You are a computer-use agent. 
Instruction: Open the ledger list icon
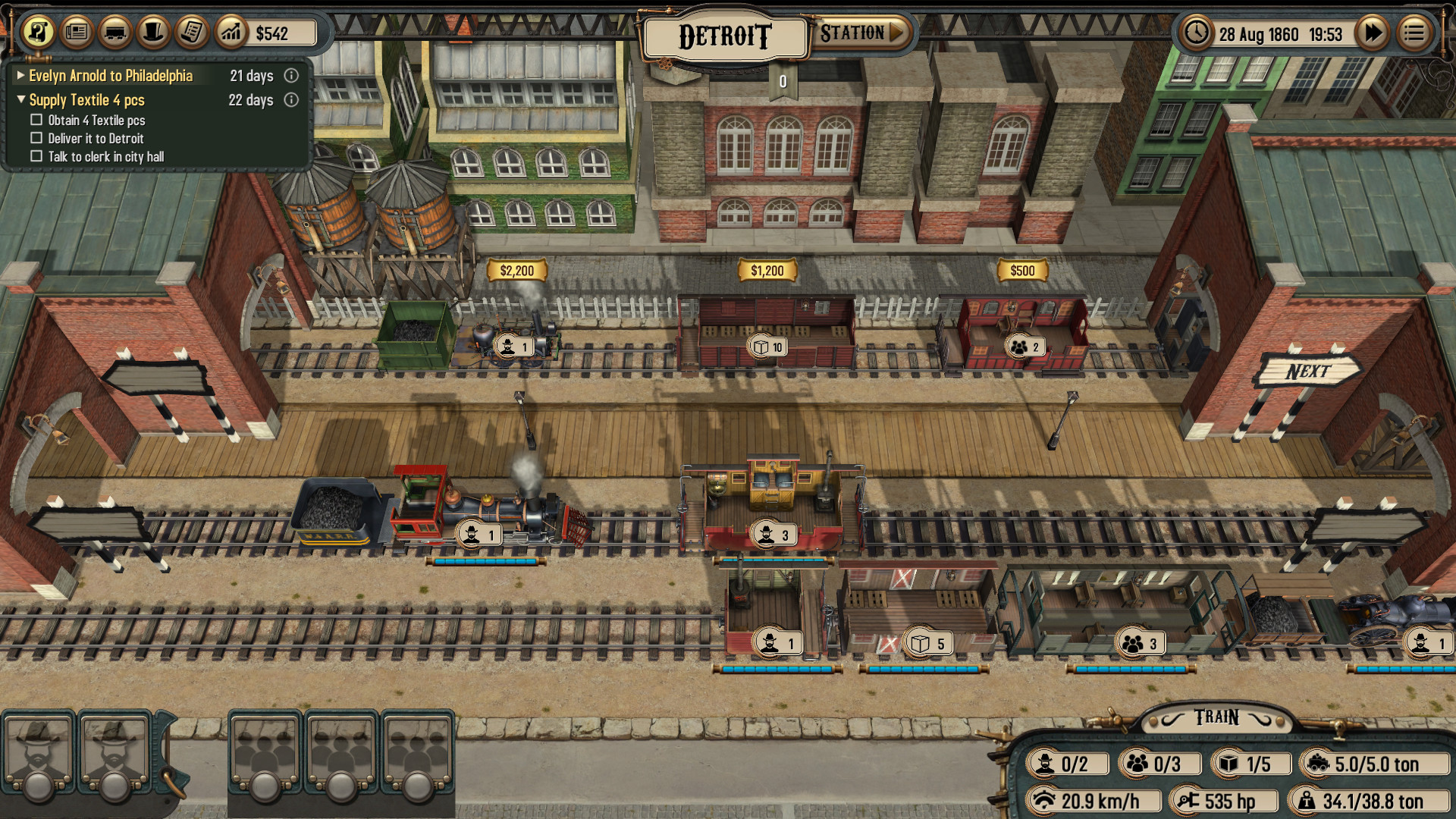coord(193,33)
